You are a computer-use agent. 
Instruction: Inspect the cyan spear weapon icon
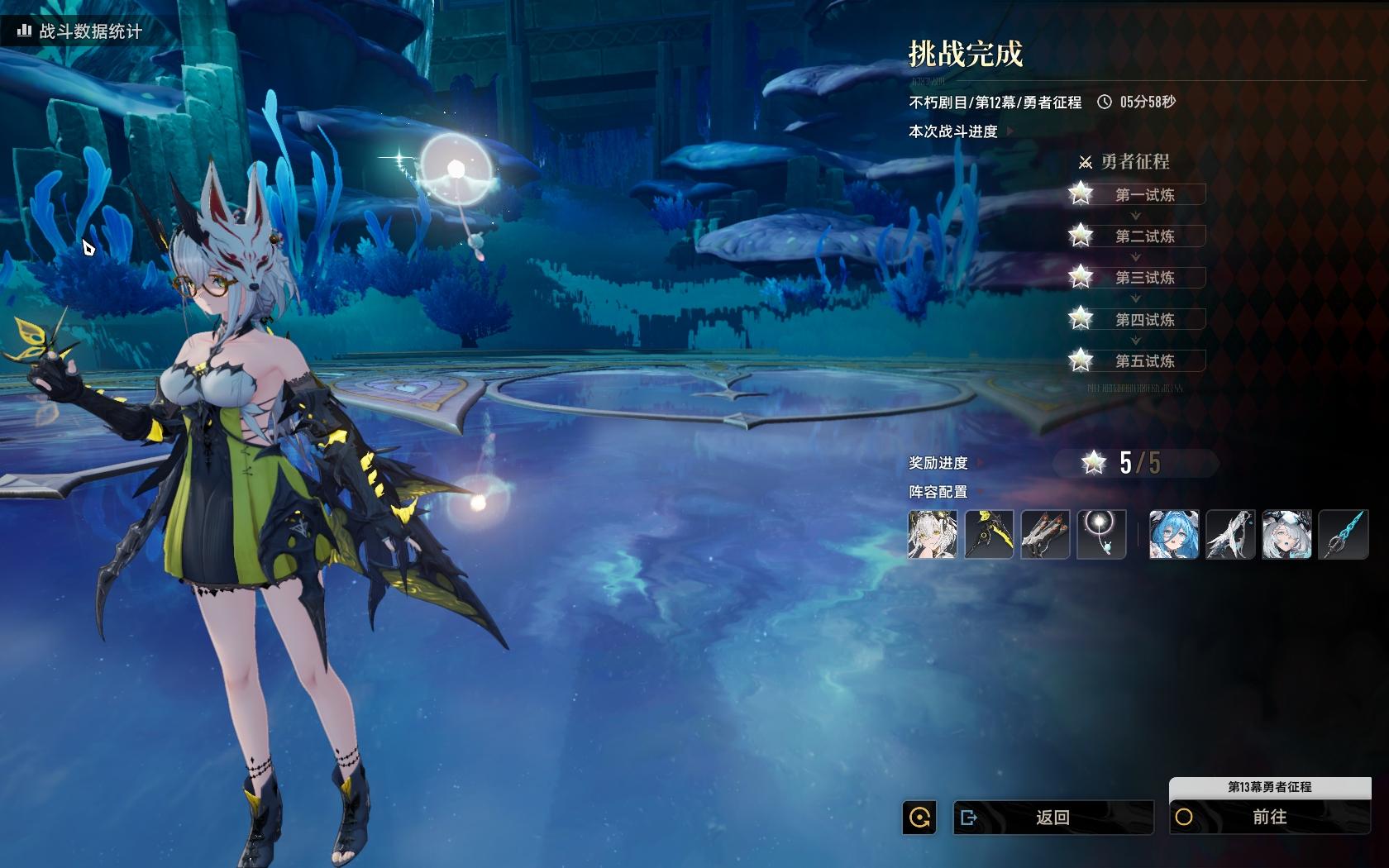tap(1343, 534)
